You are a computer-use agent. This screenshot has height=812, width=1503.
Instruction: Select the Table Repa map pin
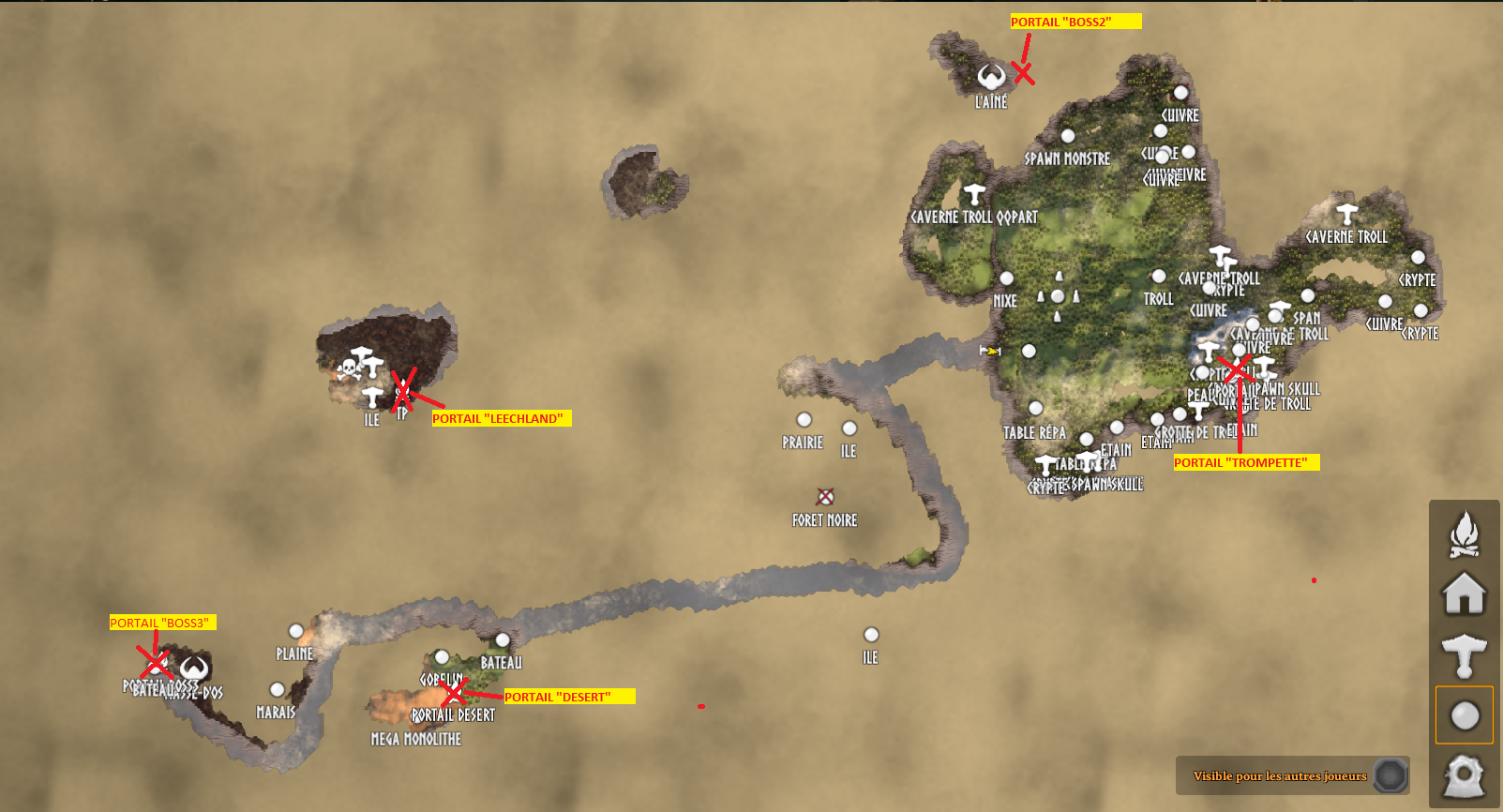coord(1035,409)
